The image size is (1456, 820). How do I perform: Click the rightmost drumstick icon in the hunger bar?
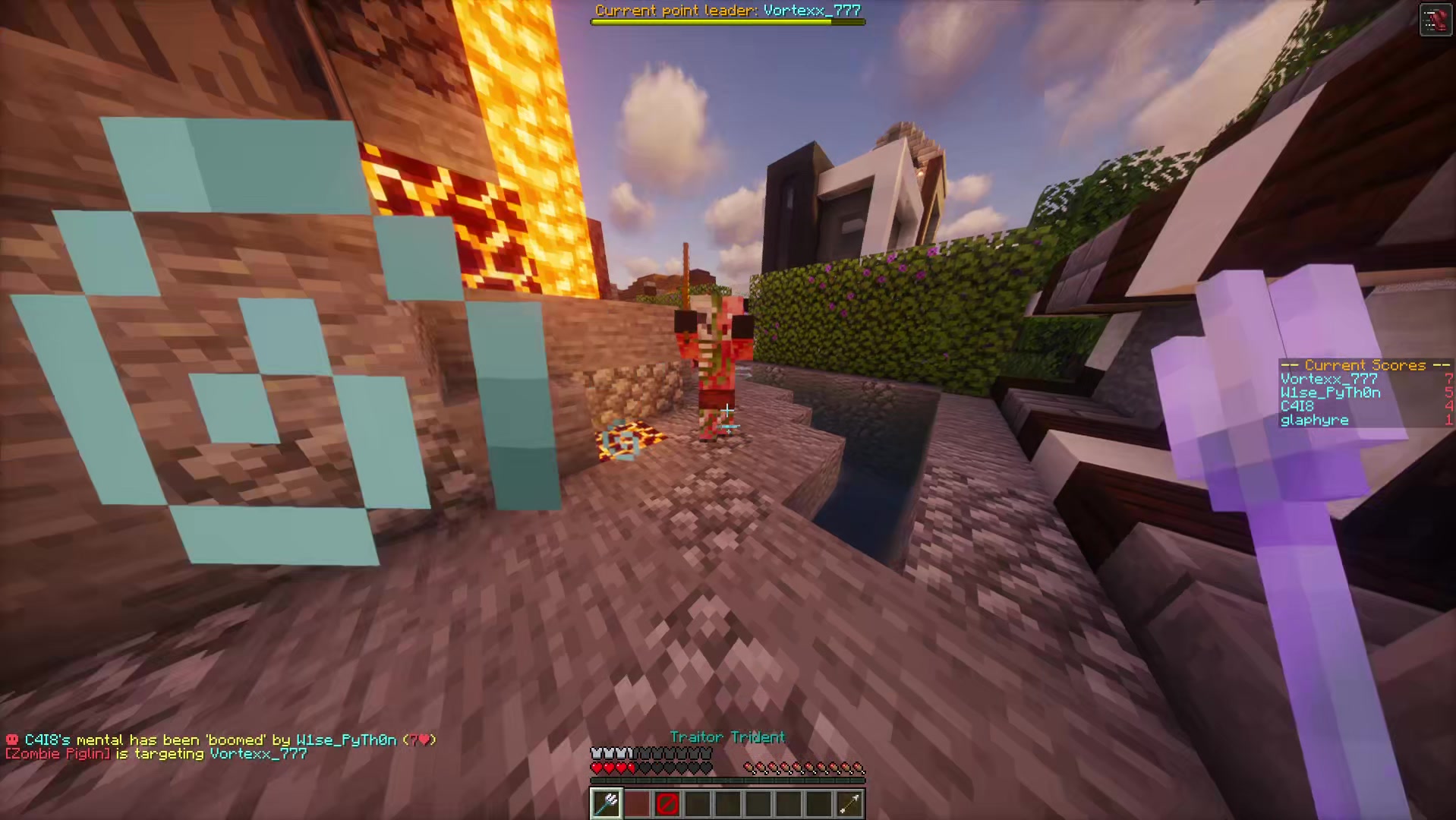pyautogui.click(x=859, y=767)
